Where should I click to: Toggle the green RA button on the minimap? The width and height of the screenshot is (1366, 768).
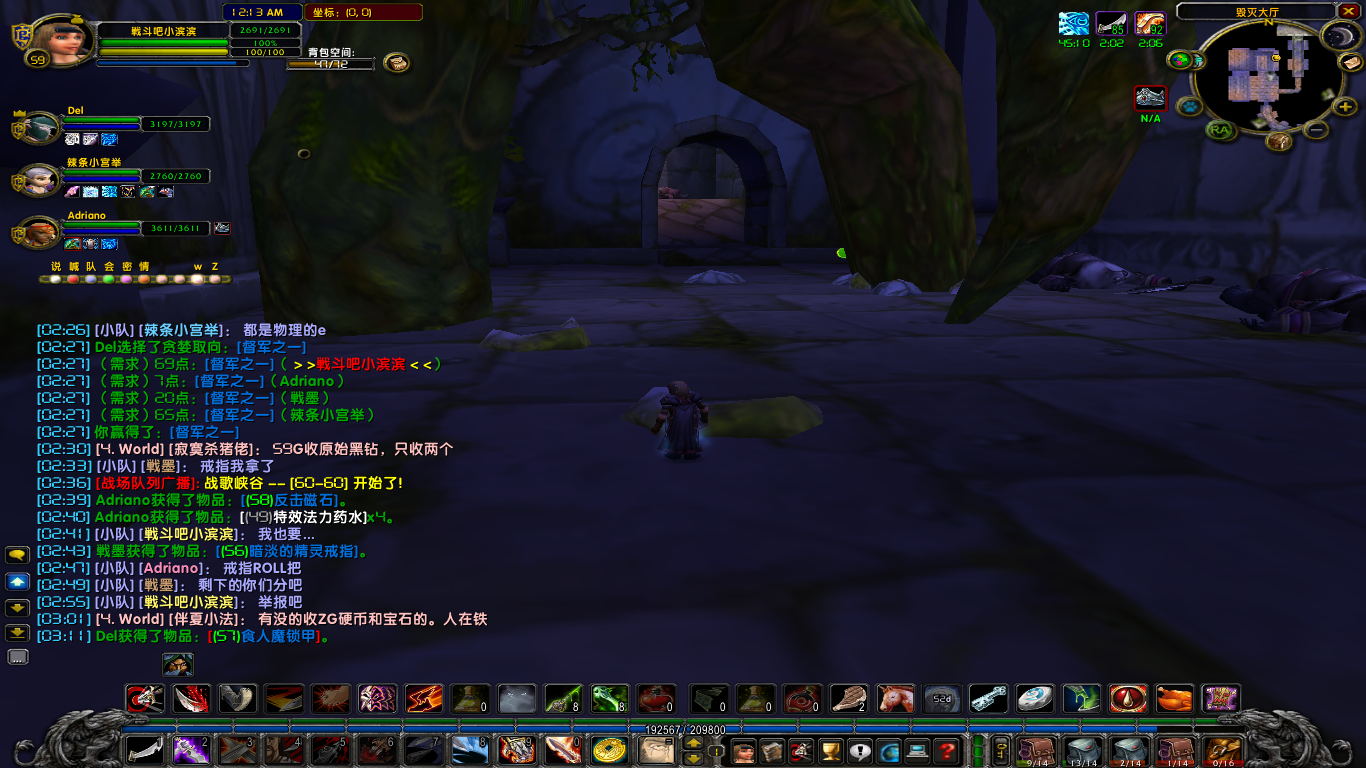coord(1220,130)
